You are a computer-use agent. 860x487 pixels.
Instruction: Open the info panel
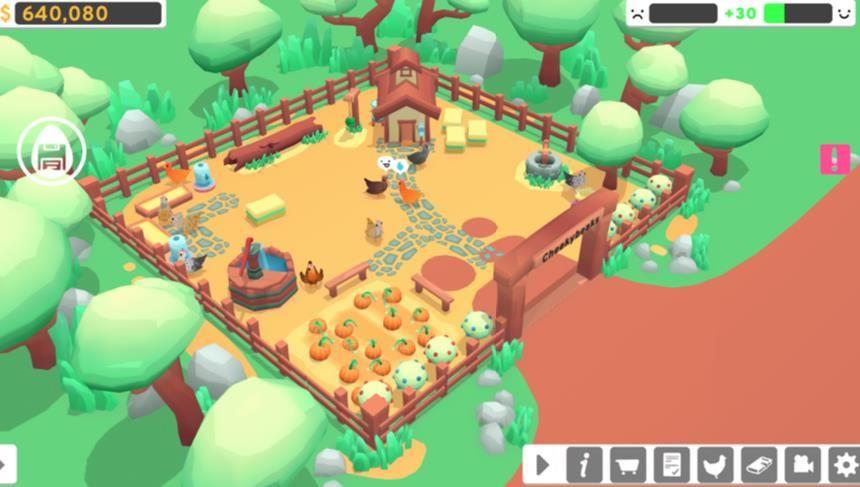coord(585,465)
